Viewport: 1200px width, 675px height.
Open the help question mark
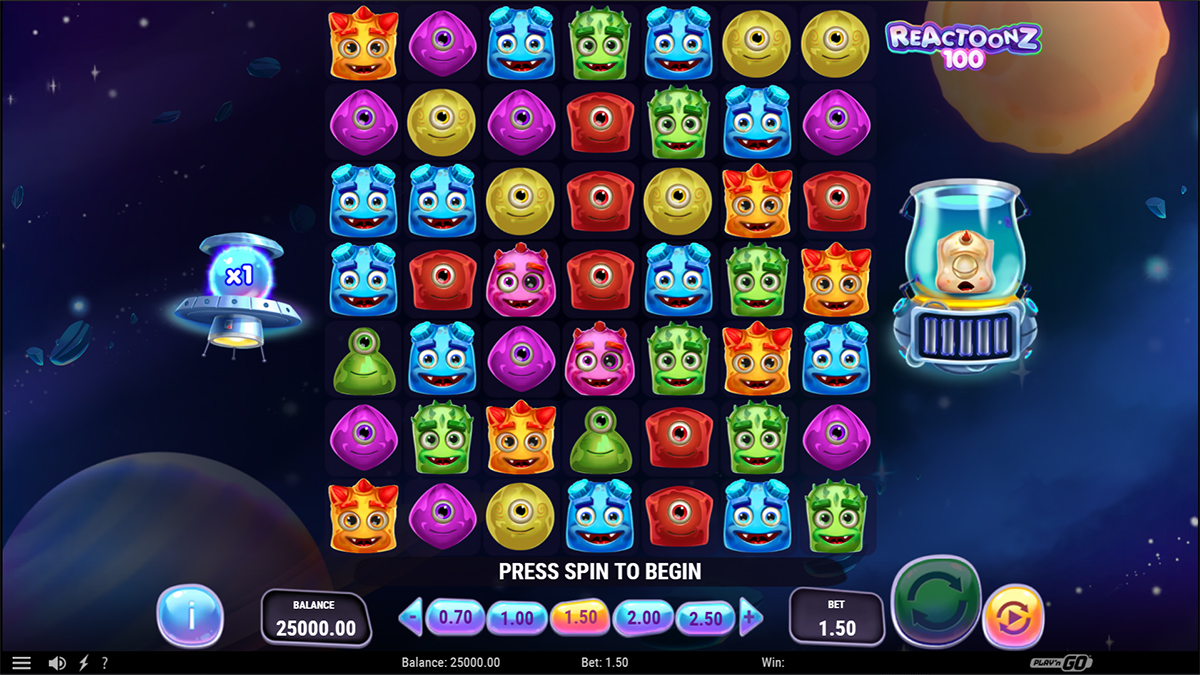tap(105, 663)
